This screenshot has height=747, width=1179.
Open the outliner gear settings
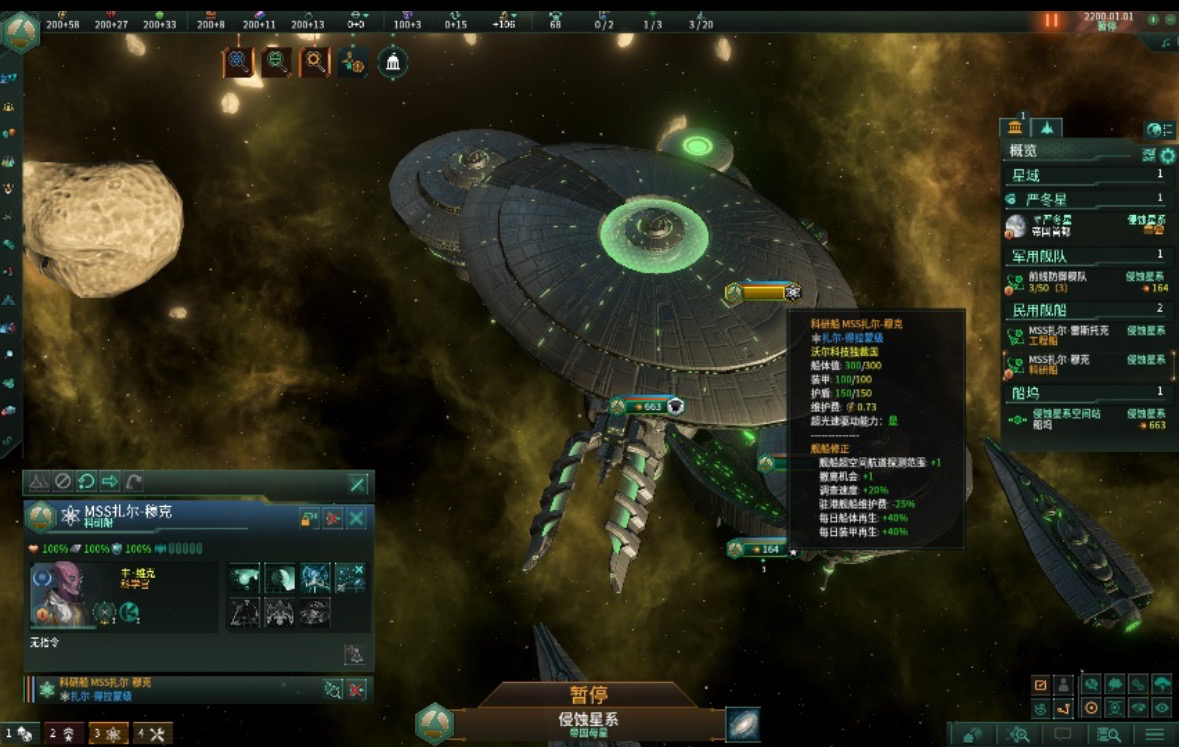point(1167,155)
